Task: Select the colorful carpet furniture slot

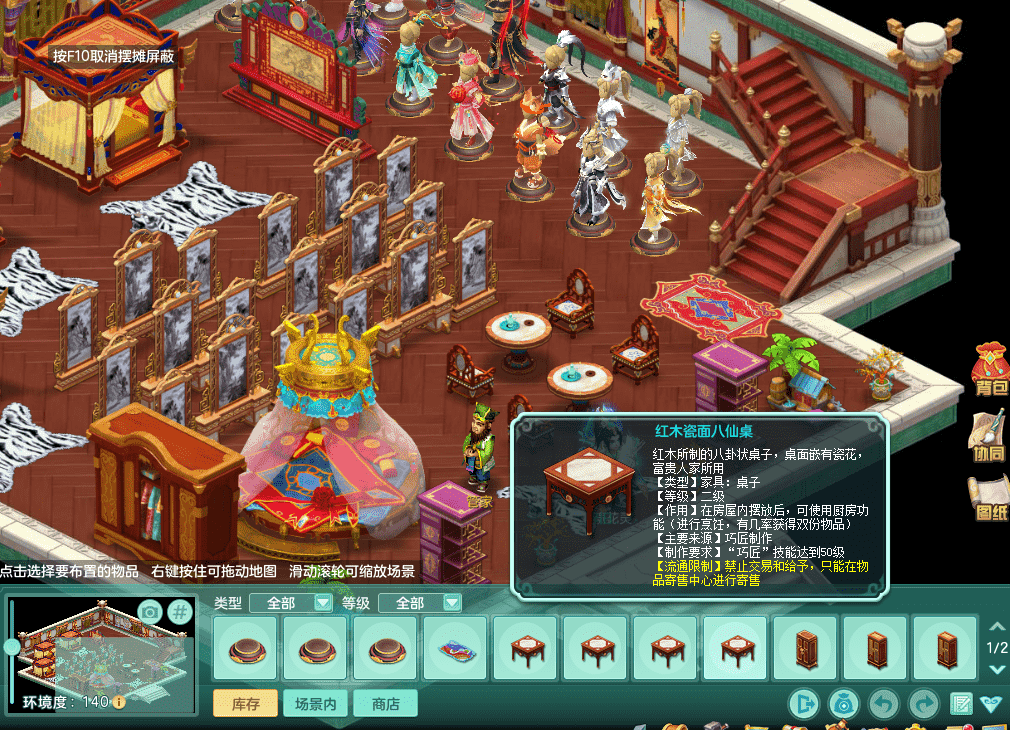Action: (x=456, y=649)
